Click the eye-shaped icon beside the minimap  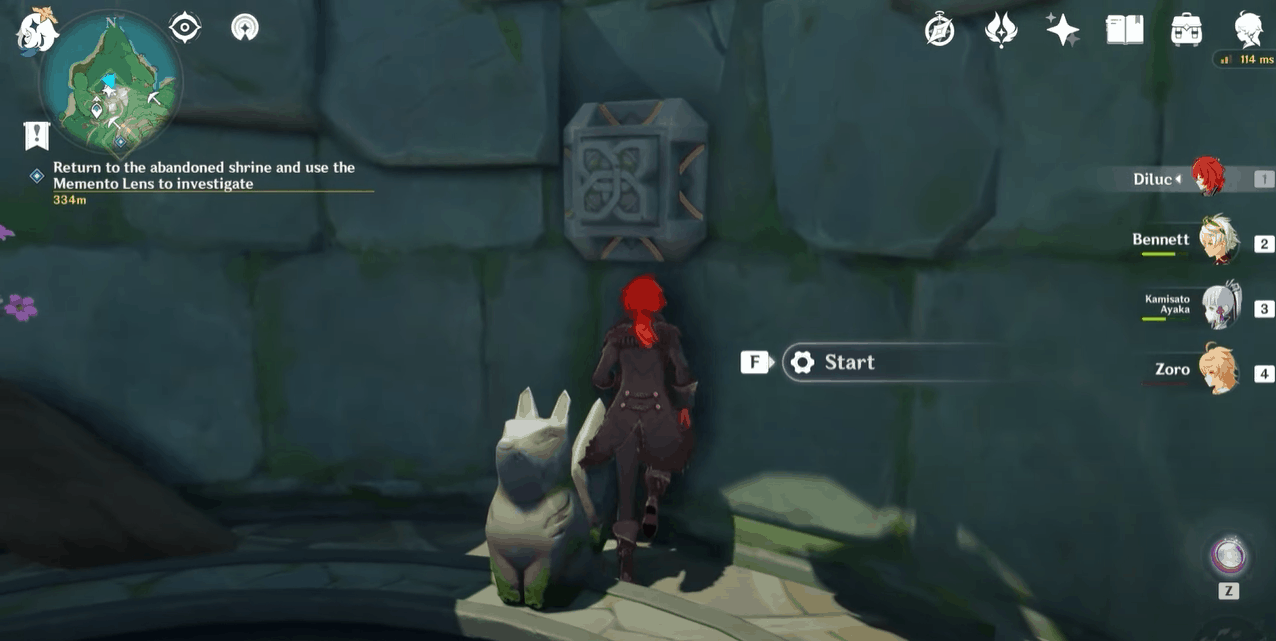pos(185,28)
